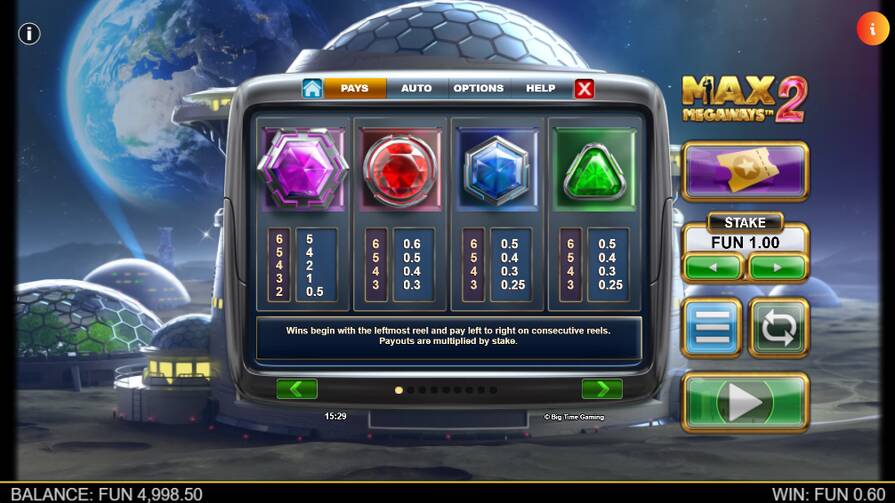Go to previous paytable page
This screenshot has height=503, width=895.
(297, 389)
